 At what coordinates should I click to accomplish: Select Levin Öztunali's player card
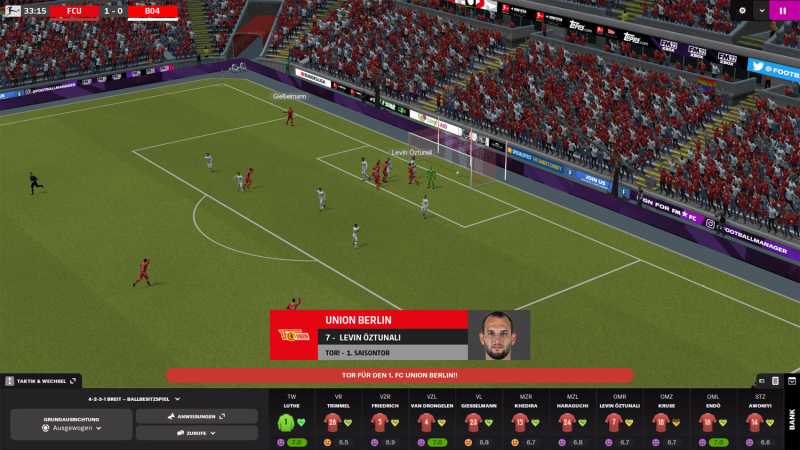(613, 421)
